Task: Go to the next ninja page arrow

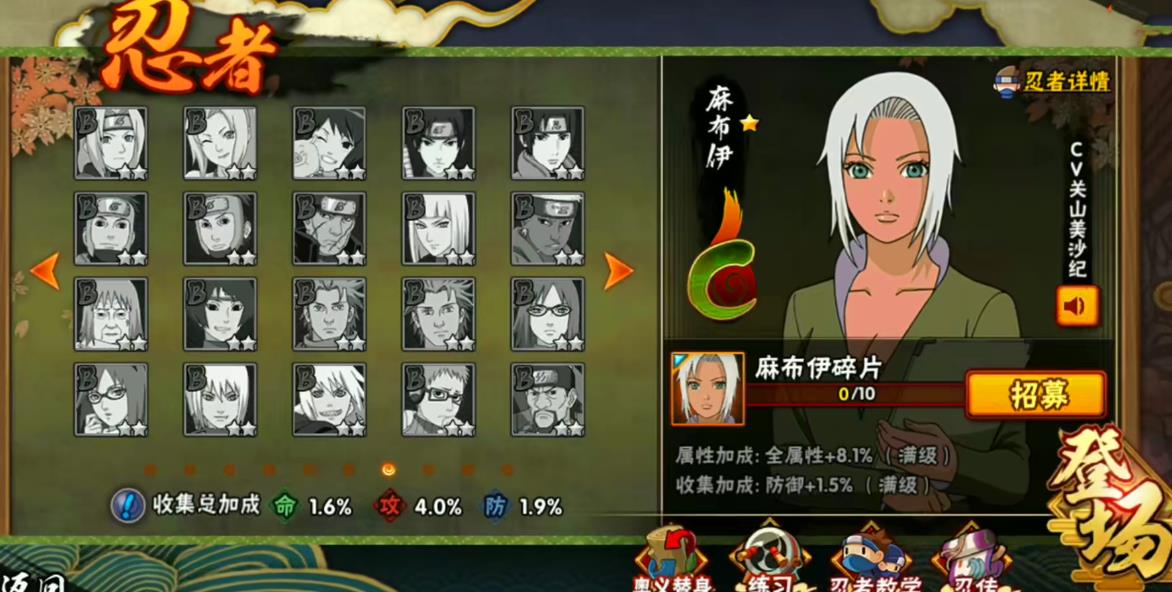Action: pos(618,271)
